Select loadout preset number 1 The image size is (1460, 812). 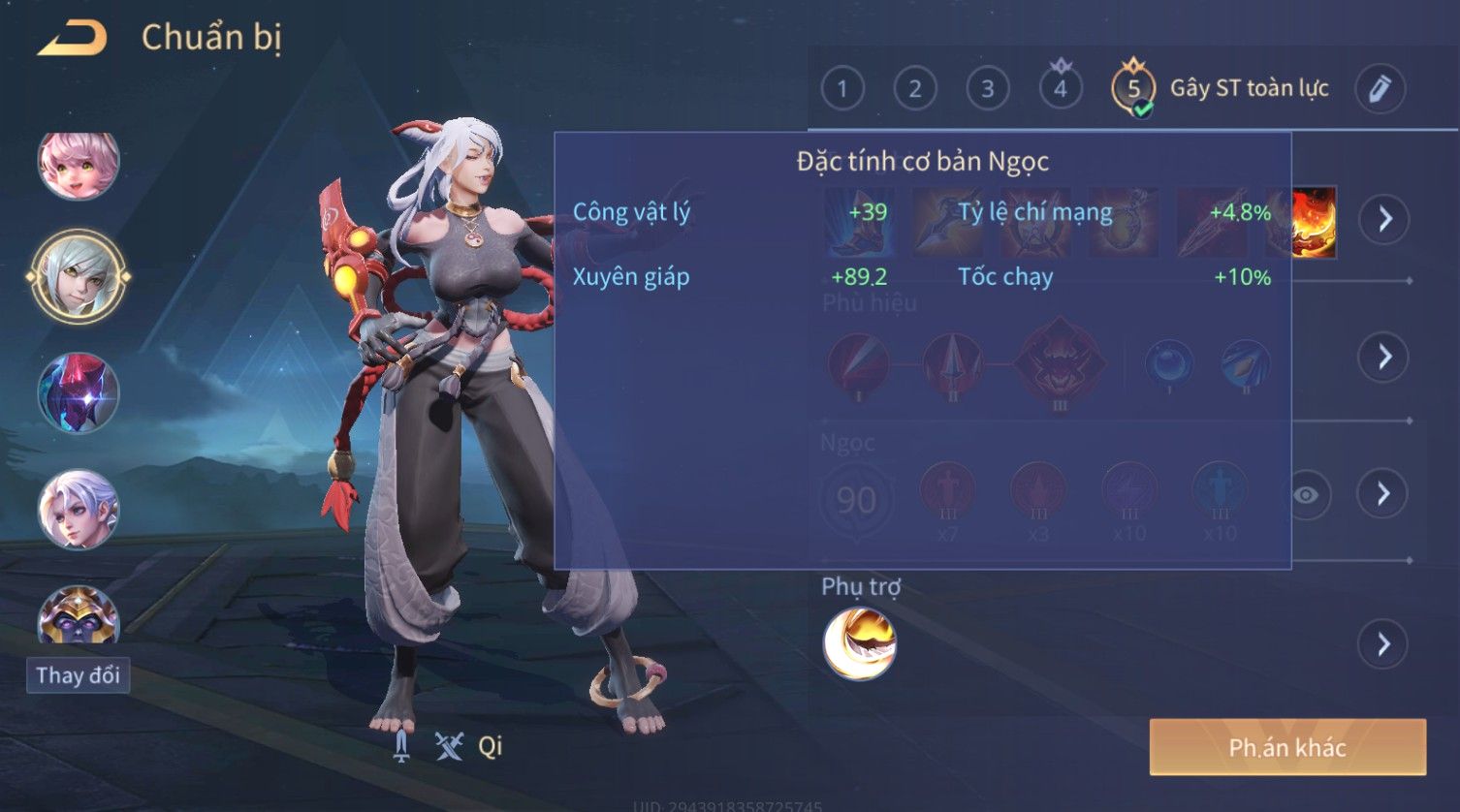point(841,89)
